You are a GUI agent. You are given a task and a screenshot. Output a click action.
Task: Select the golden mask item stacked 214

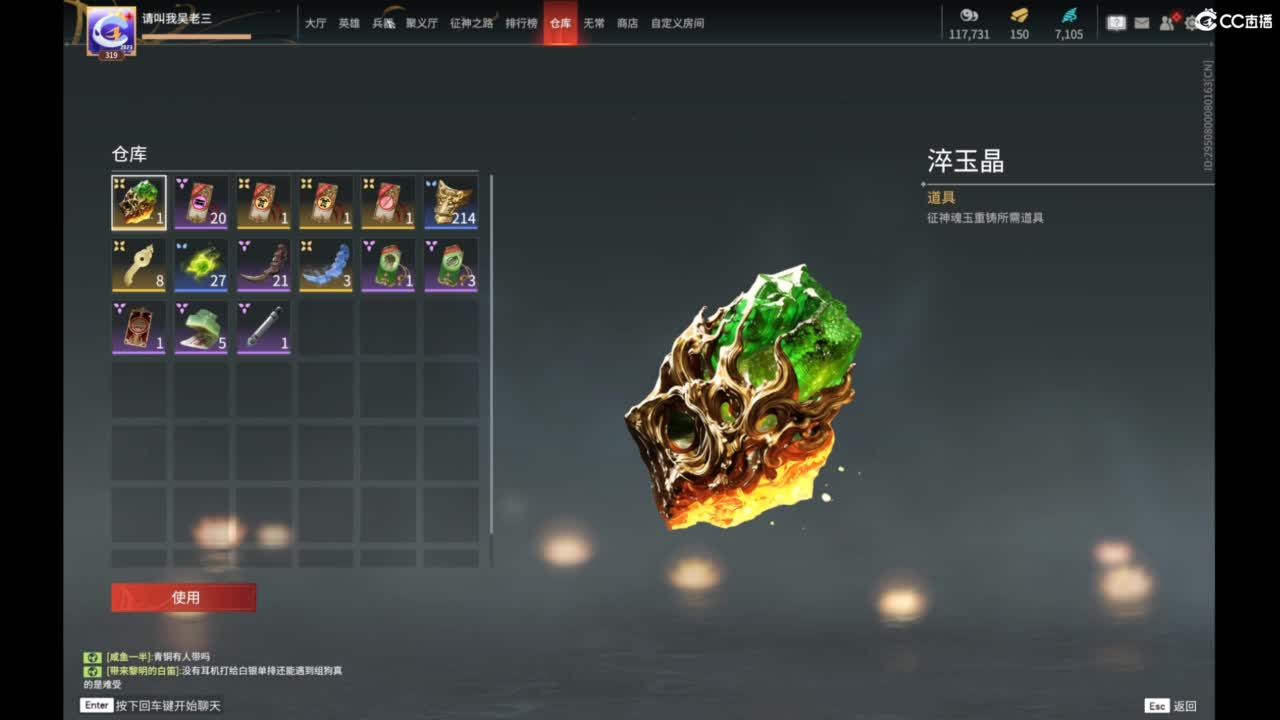(451, 201)
